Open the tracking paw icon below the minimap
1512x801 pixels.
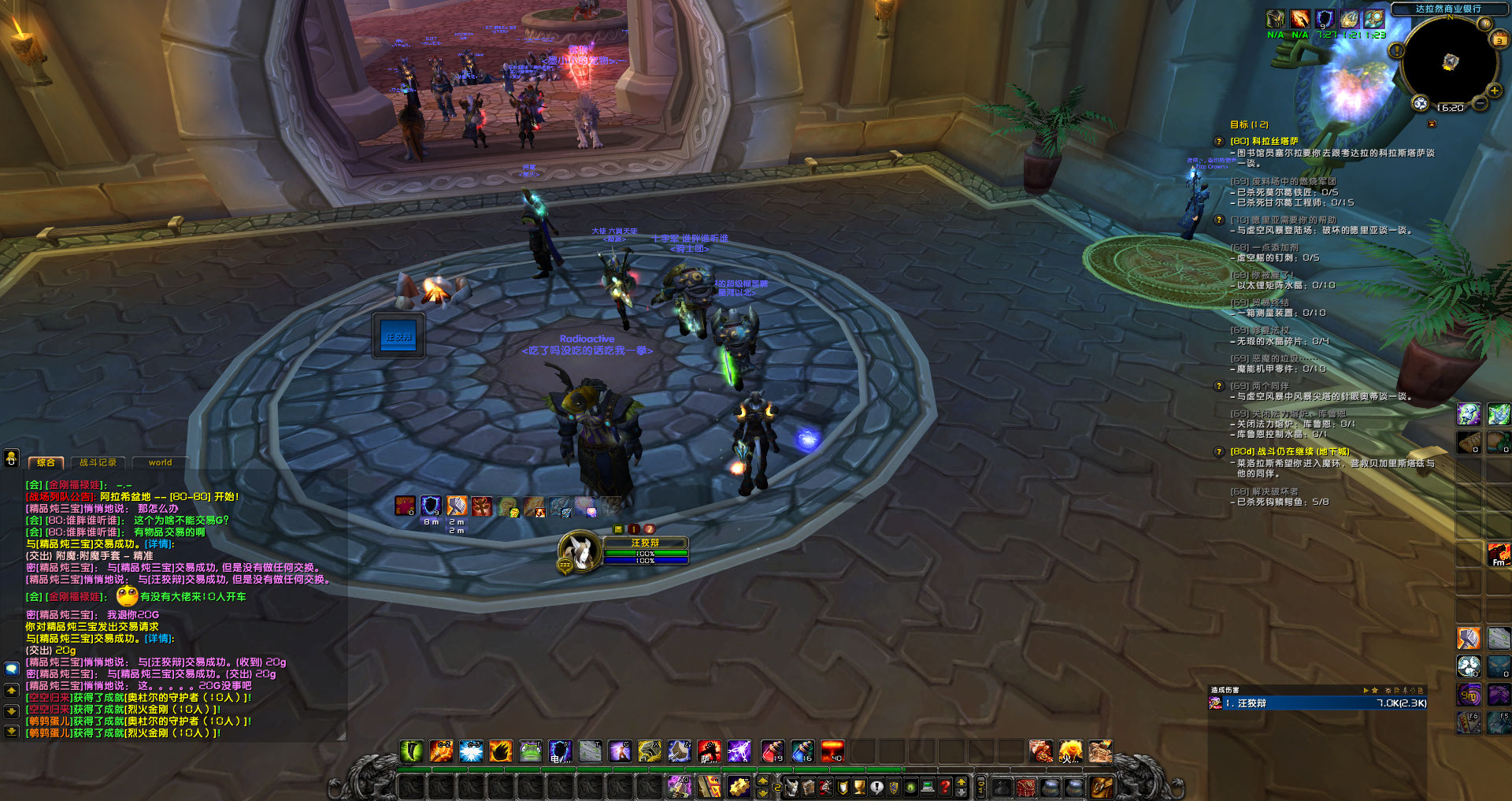click(x=1420, y=102)
